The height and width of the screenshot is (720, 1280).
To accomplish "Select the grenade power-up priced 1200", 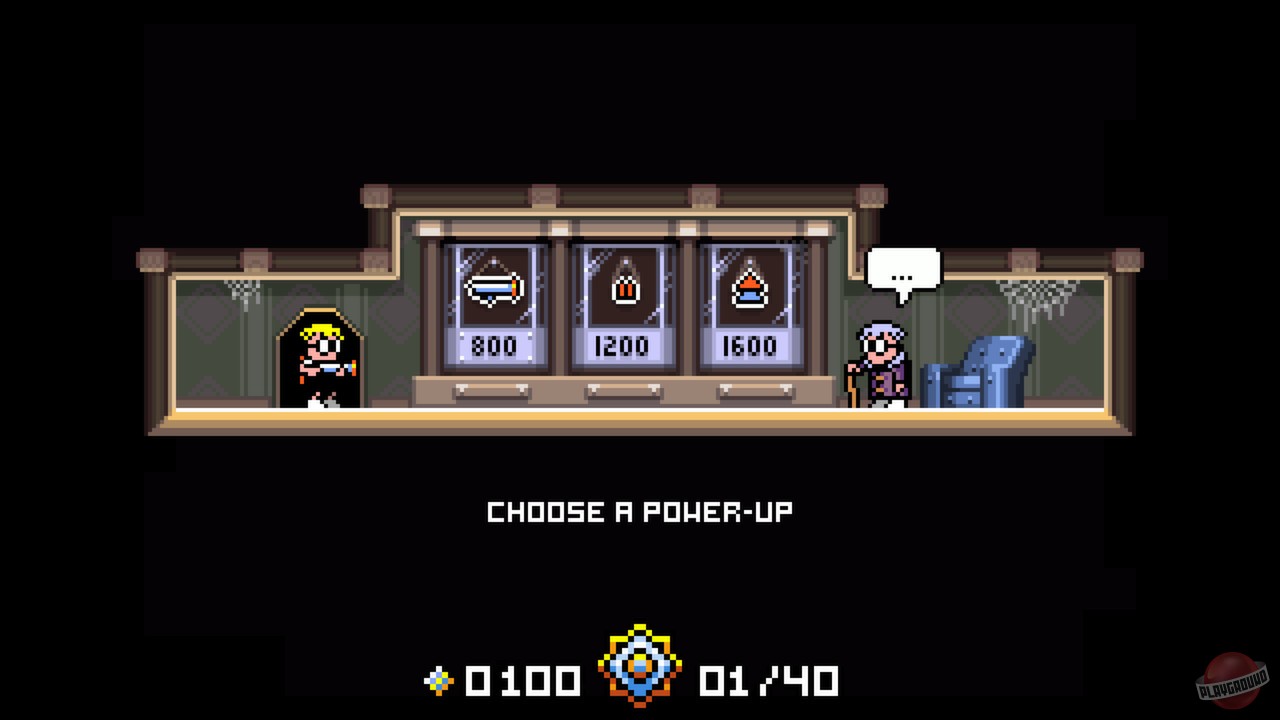I will [623, 288].
